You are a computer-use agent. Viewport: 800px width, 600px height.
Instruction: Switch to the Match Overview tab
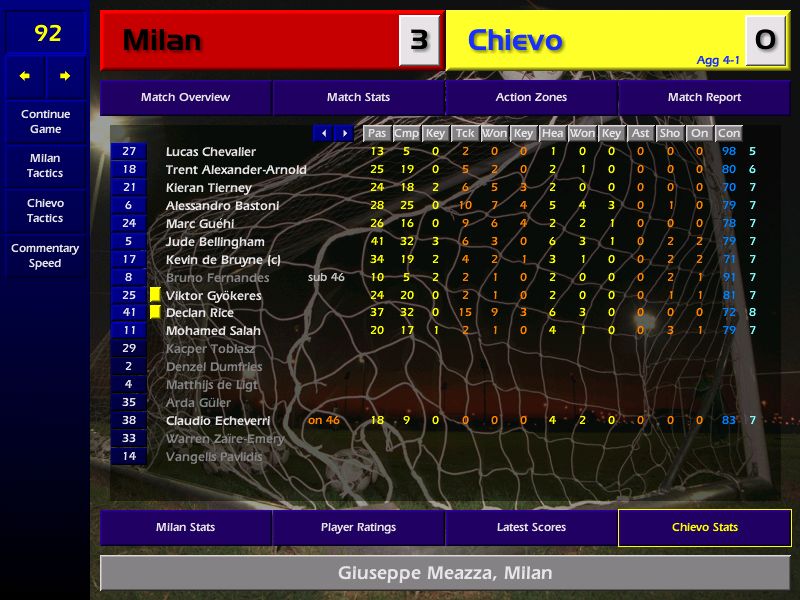pyautogui.click(x=185, y=98)
